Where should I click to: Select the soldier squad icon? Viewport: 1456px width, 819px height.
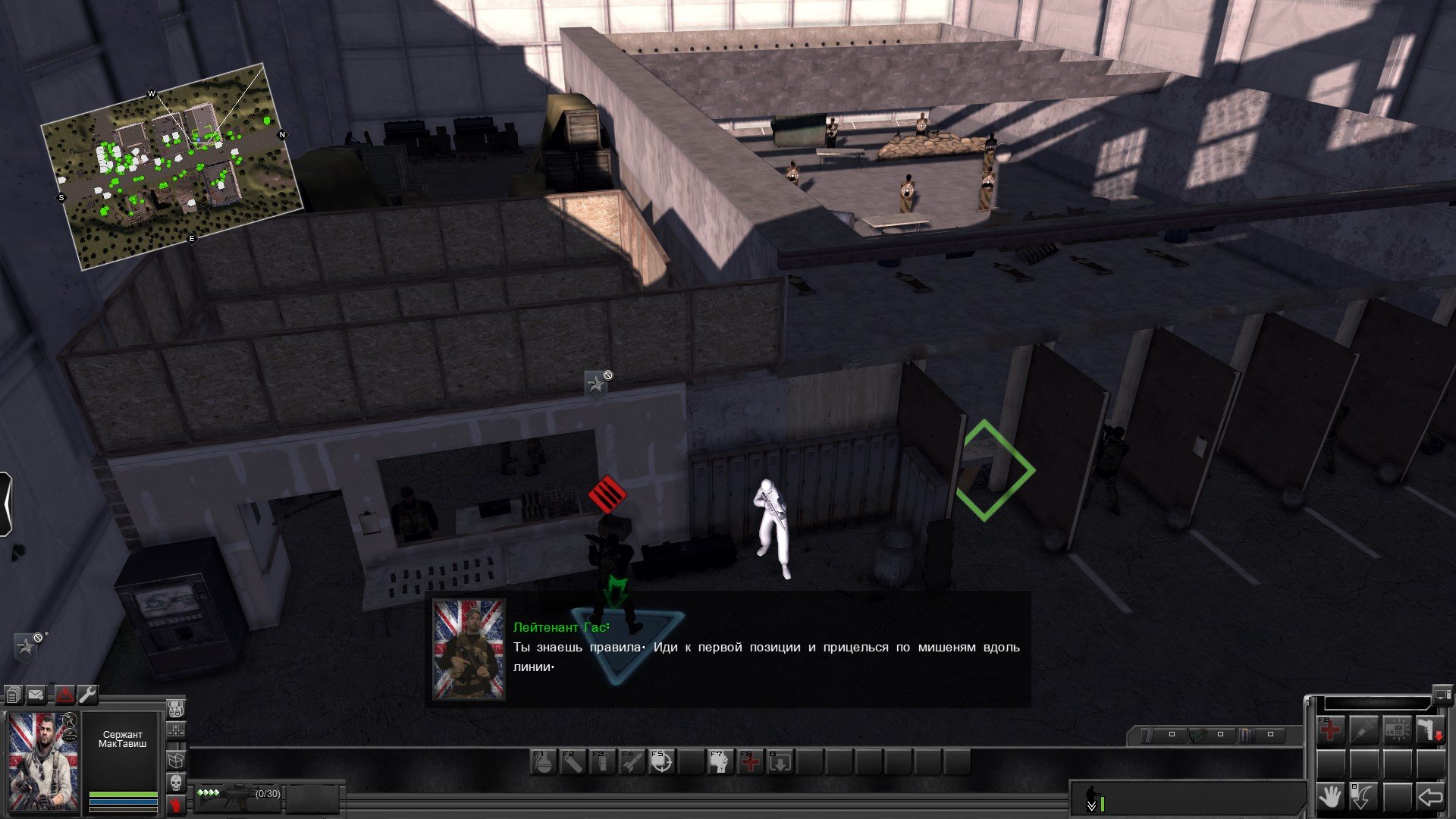click(x=1093, y=795)
